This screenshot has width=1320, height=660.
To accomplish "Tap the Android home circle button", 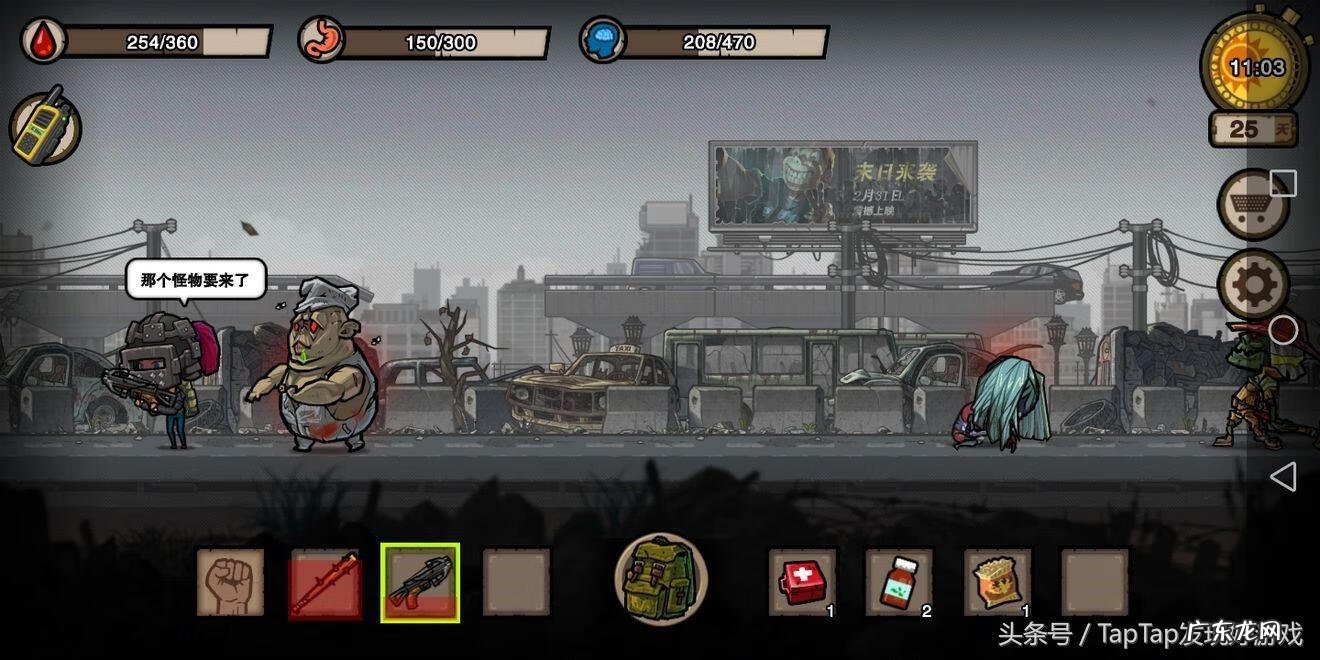I will pos(1283,330).
